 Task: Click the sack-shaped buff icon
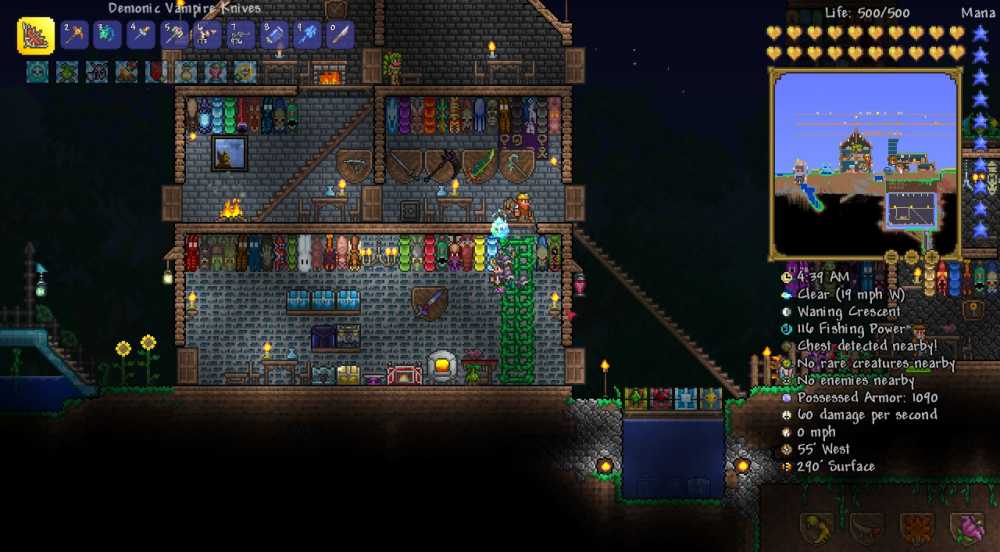pyautogui.click(x=187, y=71)
